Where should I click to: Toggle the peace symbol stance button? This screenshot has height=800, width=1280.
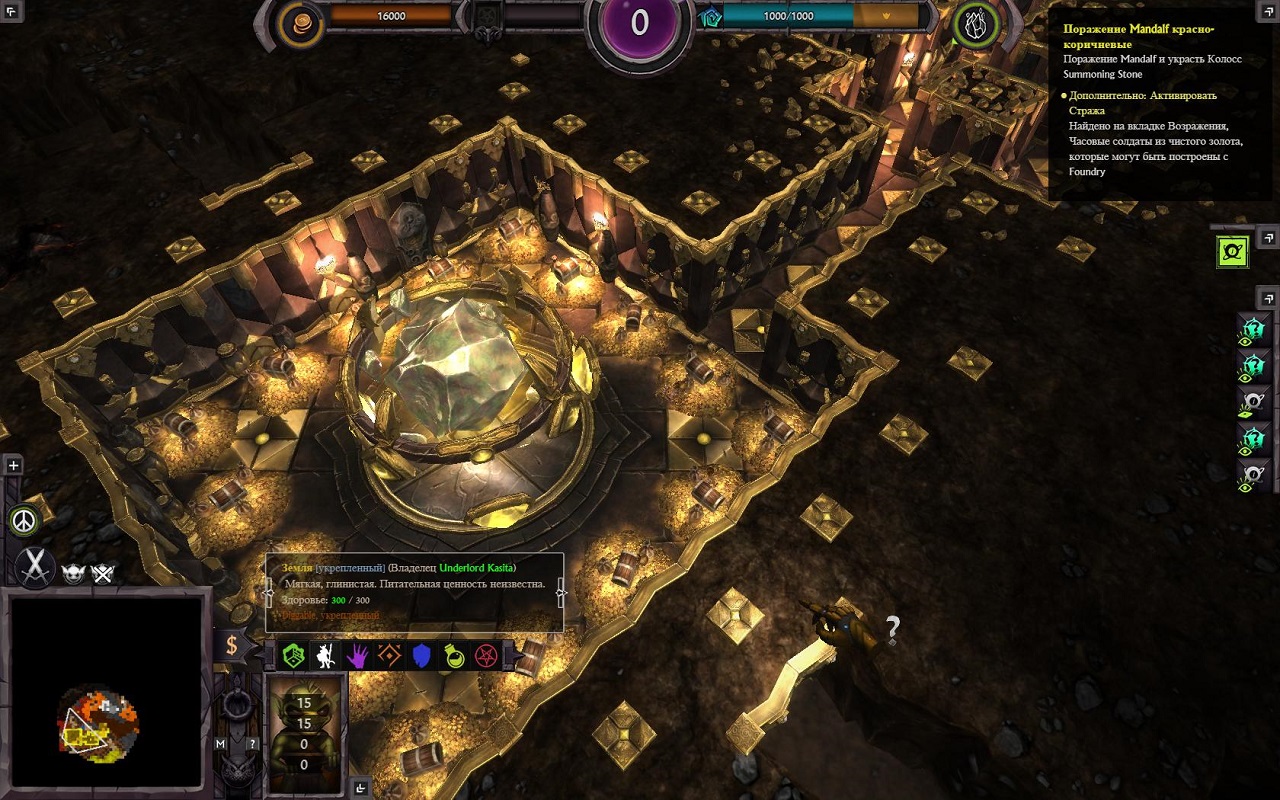point(22,521)
